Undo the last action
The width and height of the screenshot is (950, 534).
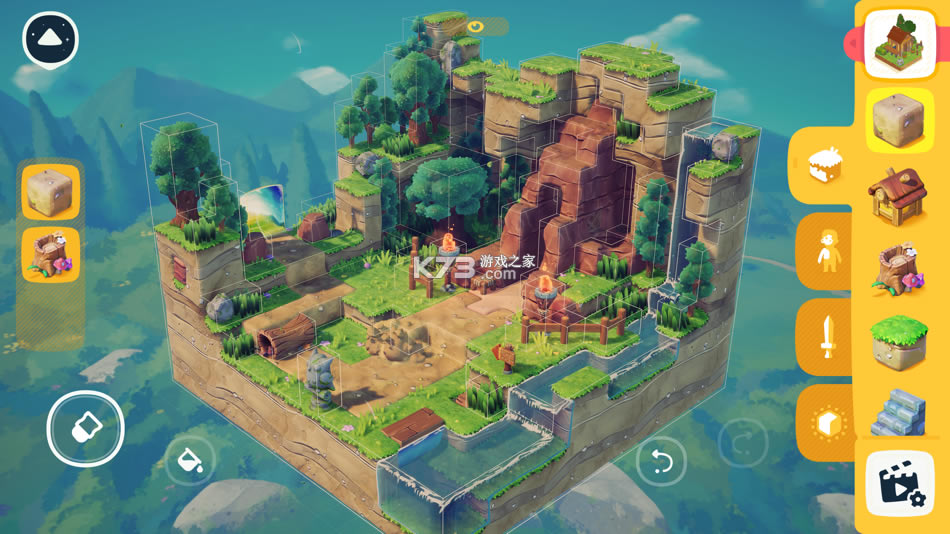click(661, 461)
